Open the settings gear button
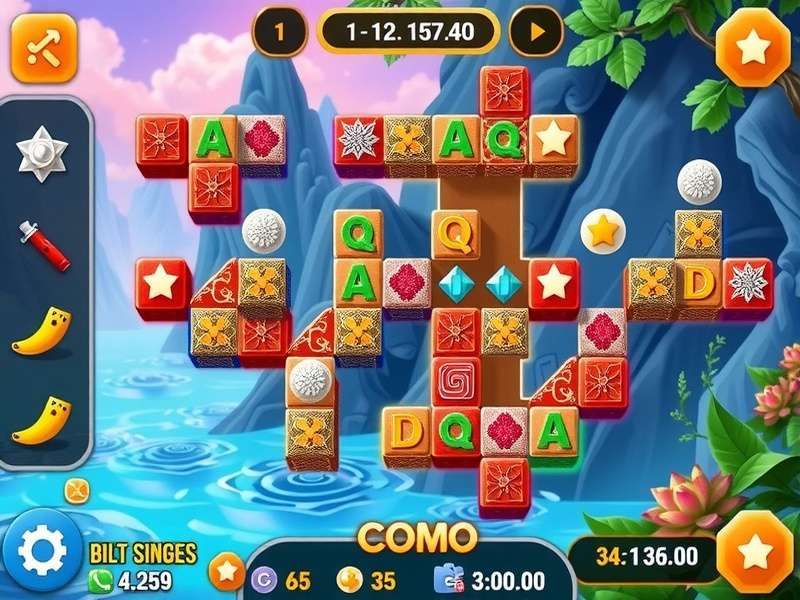Viewport: 800px width, 600px height. [42, 548]
